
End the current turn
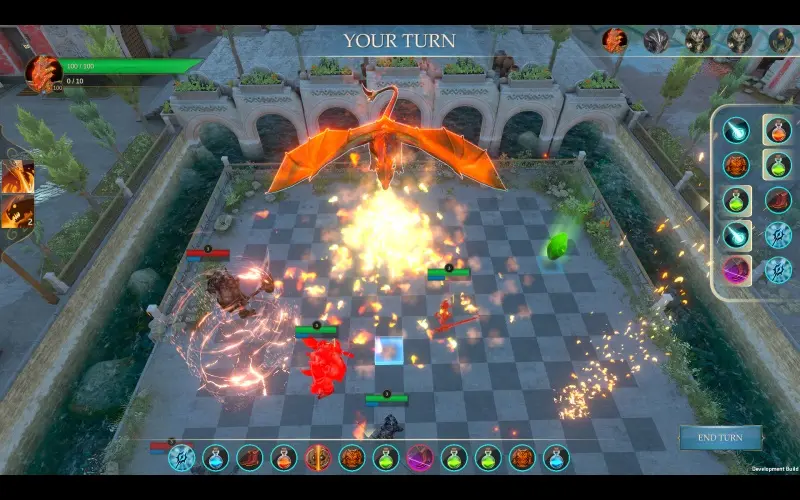pos(720,438)
